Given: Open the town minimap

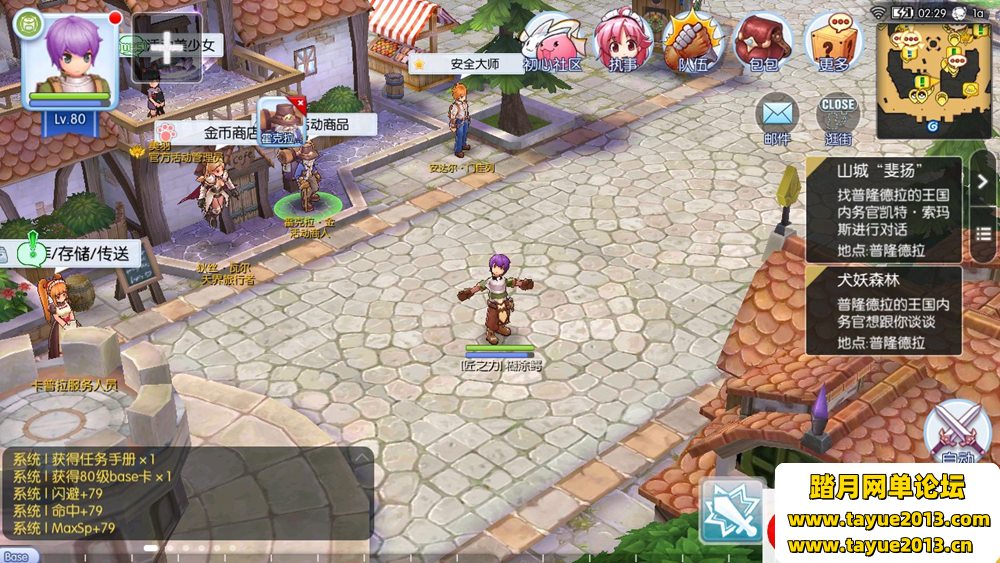Looking at the screenshot, I should coord(934,82).
